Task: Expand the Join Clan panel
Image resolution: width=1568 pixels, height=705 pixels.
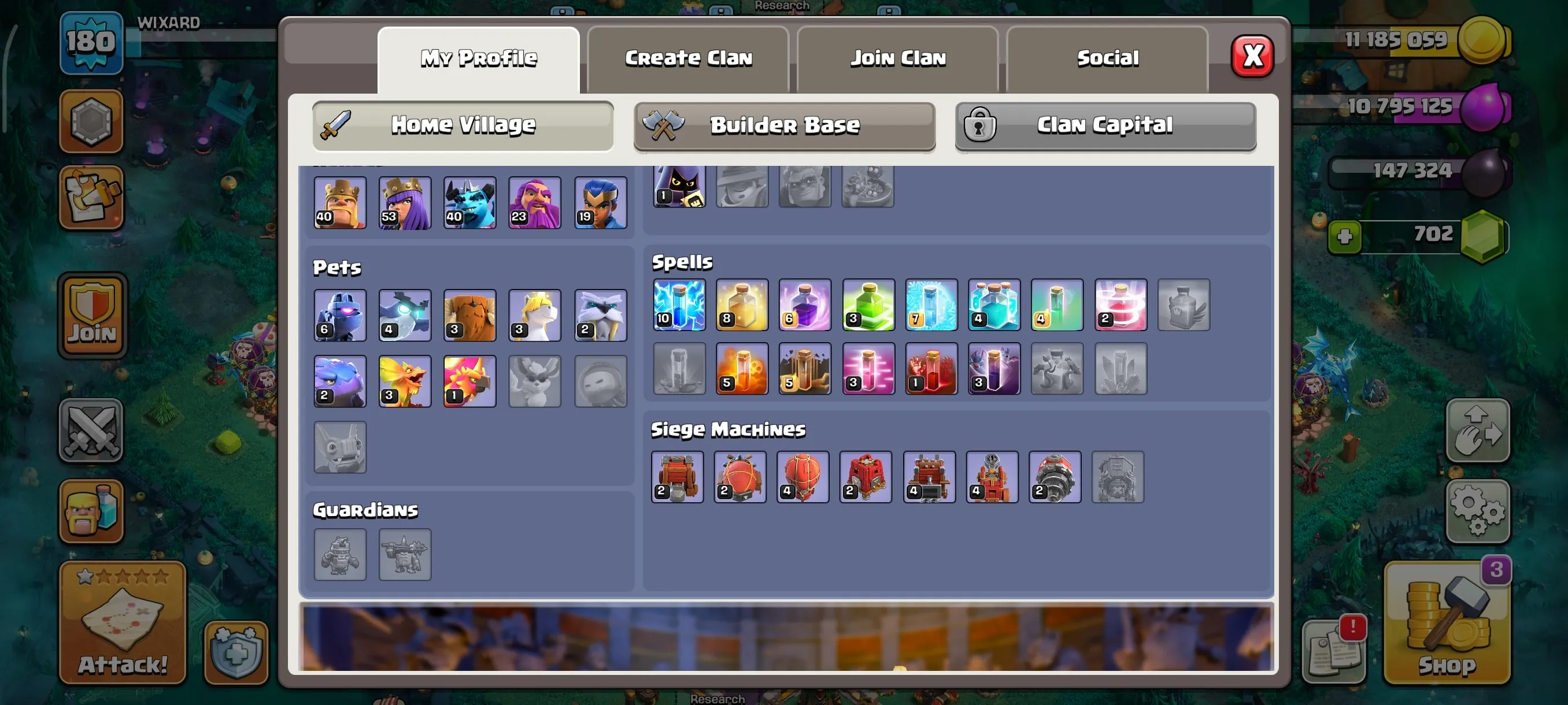Action: click(x=897, y=58)
